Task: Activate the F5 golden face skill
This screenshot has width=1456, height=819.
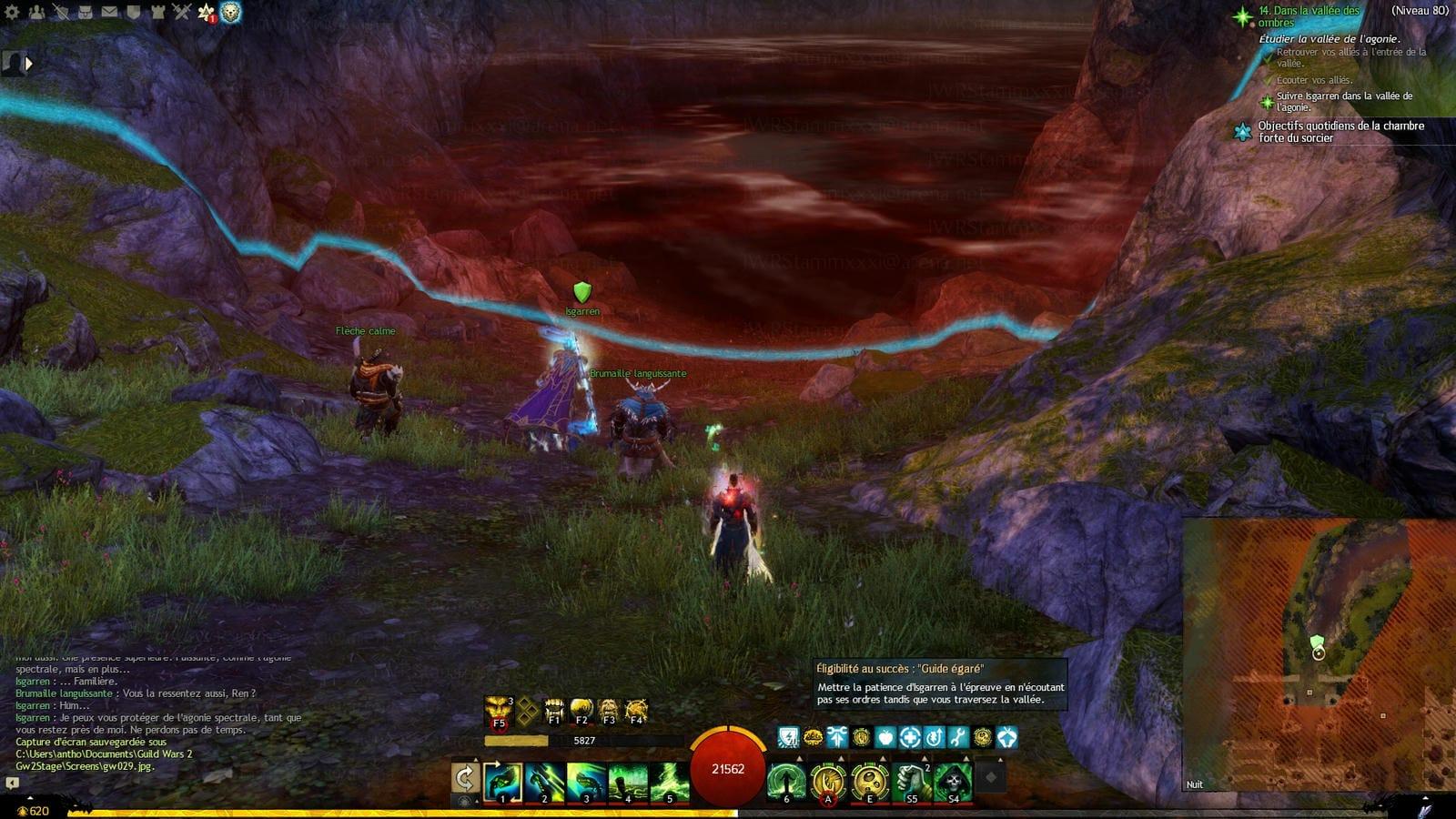Action: [x=498, y=710]
